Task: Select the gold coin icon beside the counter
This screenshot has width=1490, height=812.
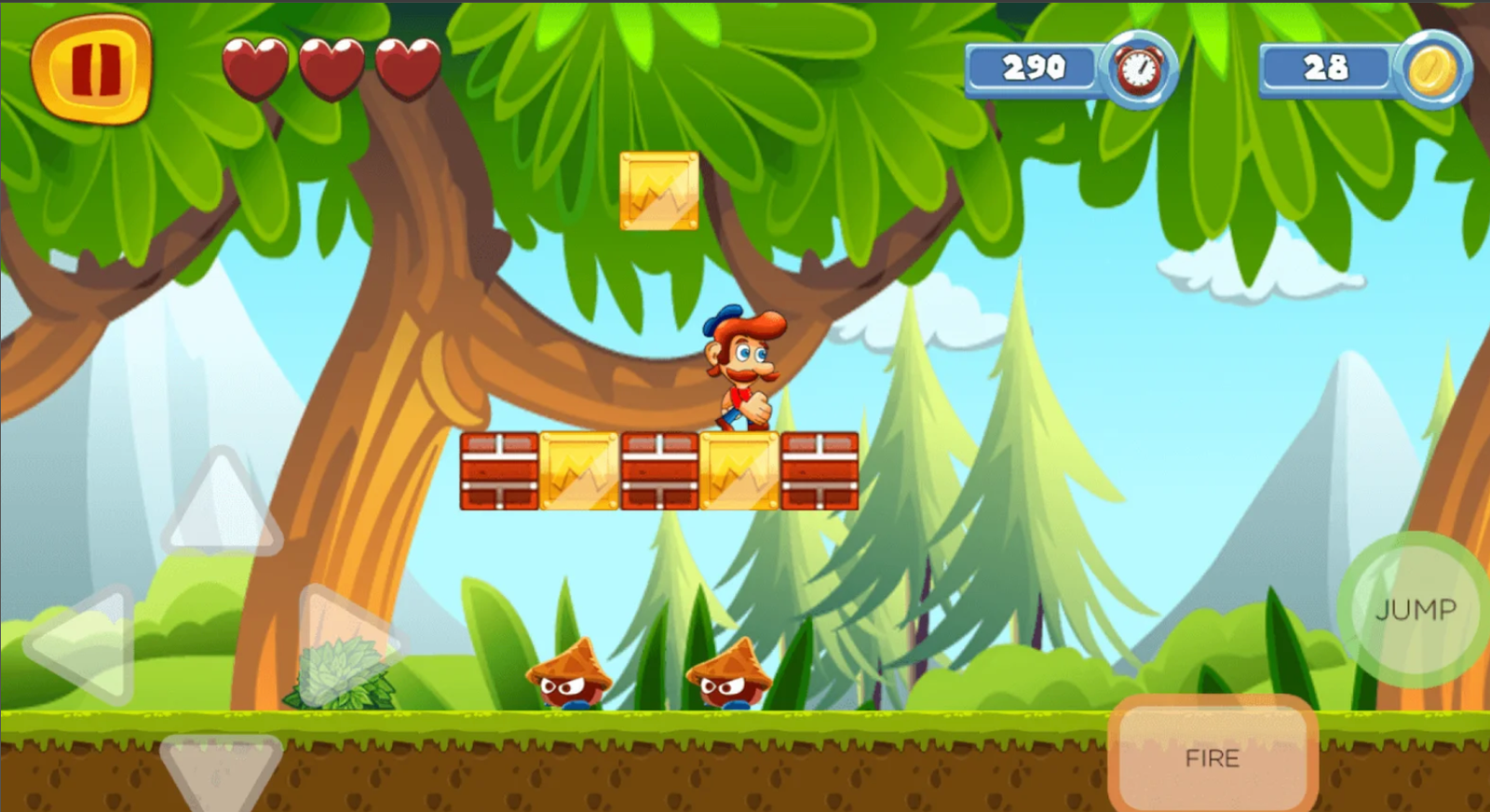Action: pos(1434,70)
